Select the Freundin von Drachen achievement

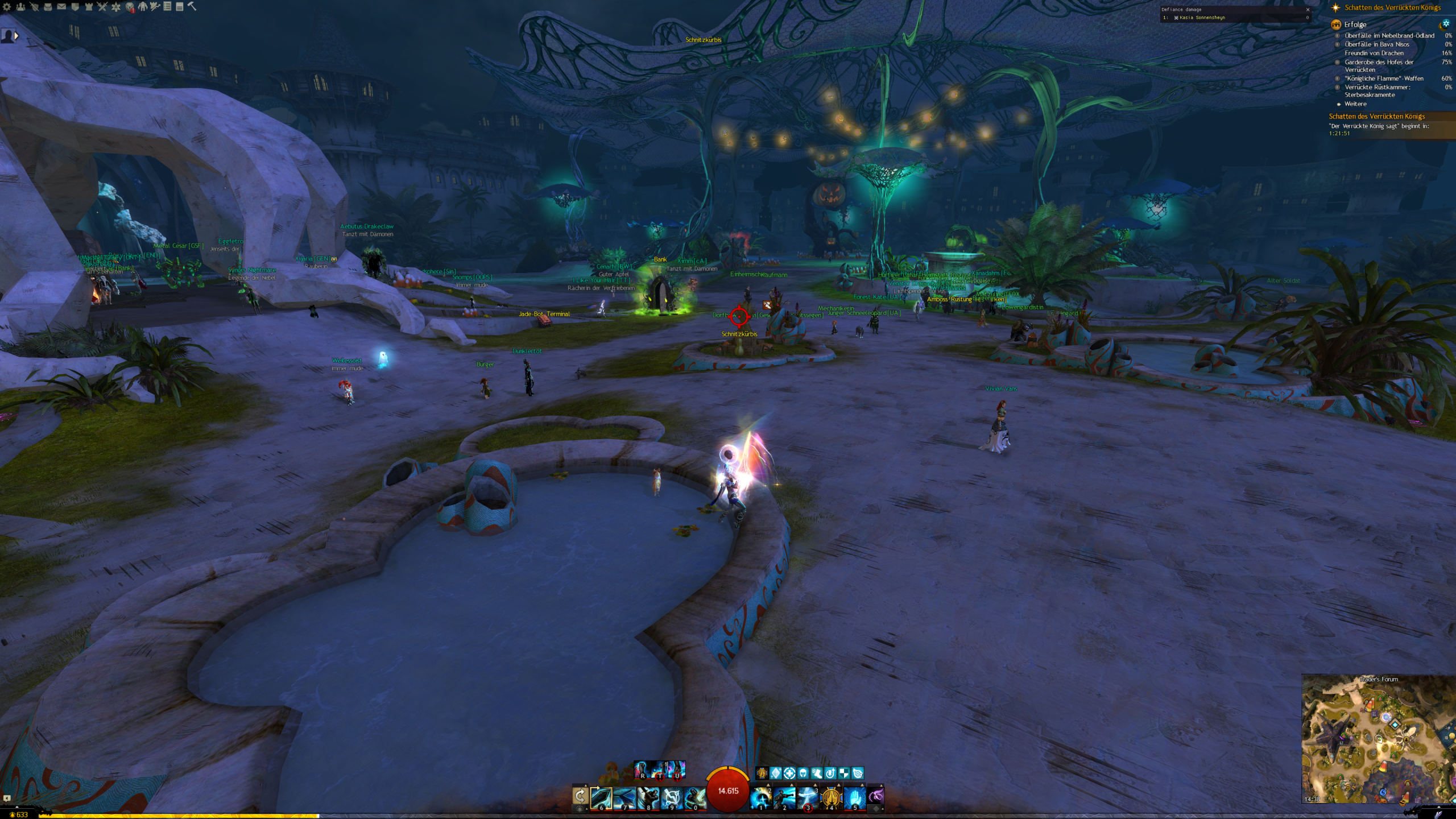[x=1374, y=53]
